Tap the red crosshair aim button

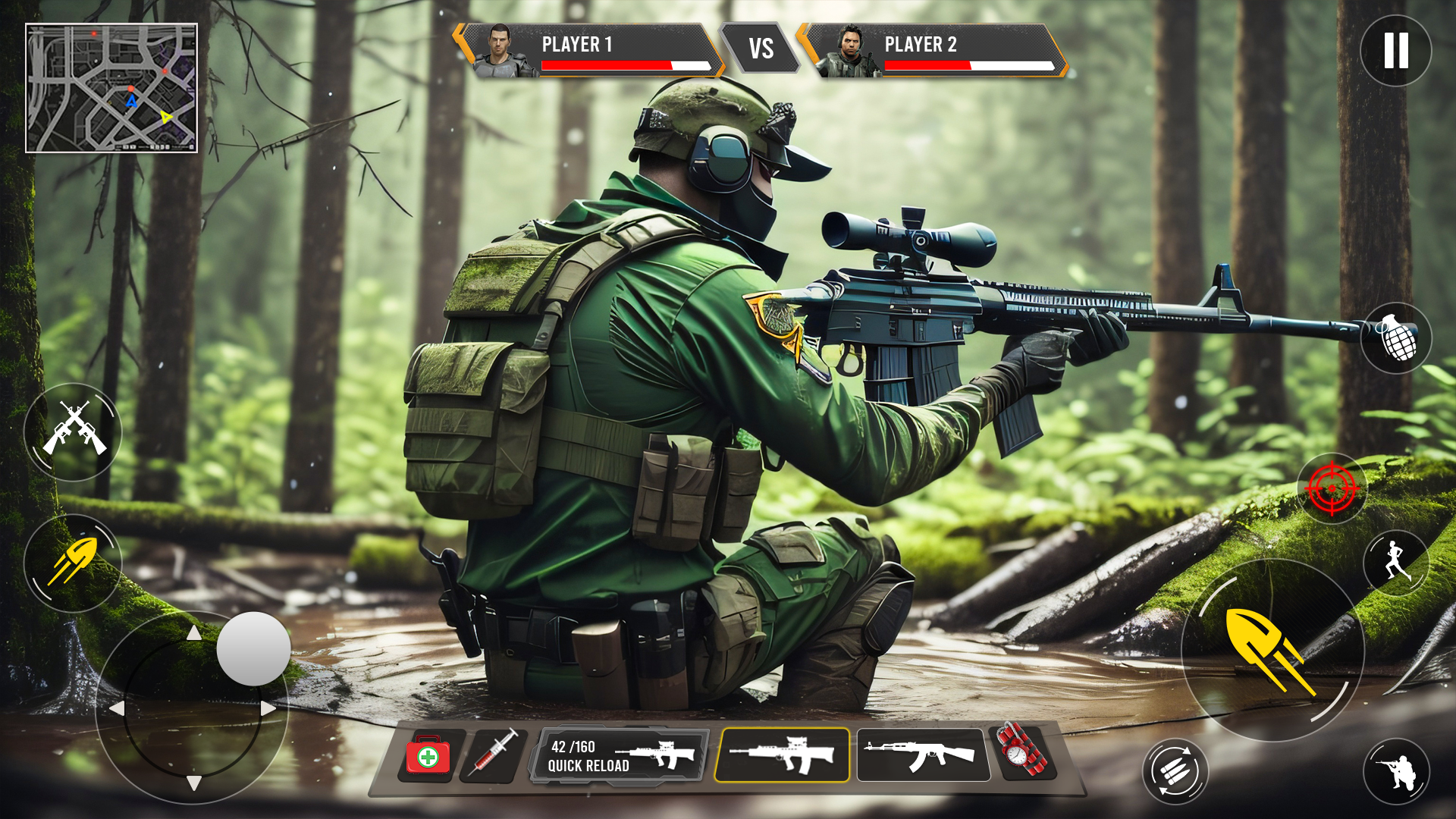pyautogui.click(x=1332, y=489)
